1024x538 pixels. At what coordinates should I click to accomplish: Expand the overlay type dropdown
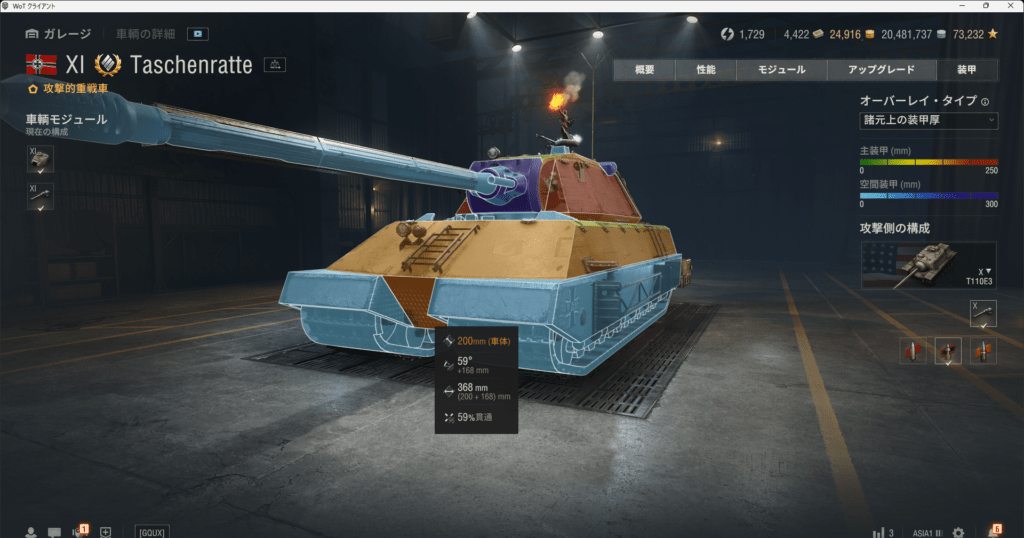(928, 120)
